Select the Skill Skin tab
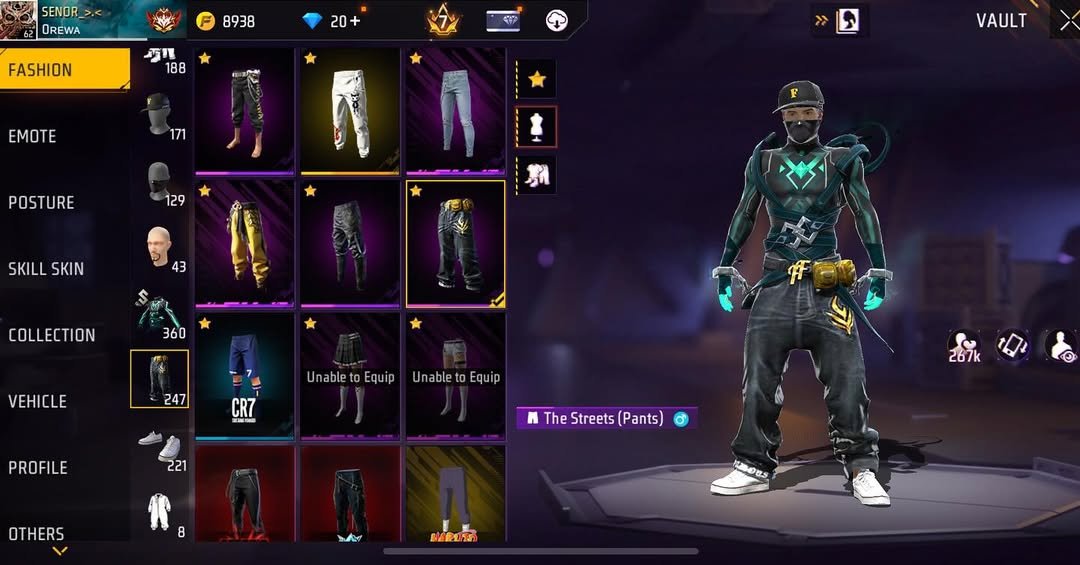This screenshot has height=565, width=1080. (46, 268)
